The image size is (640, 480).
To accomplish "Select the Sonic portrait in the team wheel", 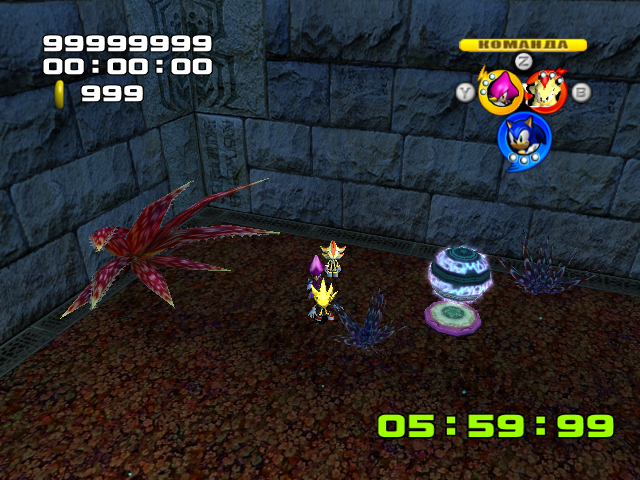I will (x=523, y=138).
